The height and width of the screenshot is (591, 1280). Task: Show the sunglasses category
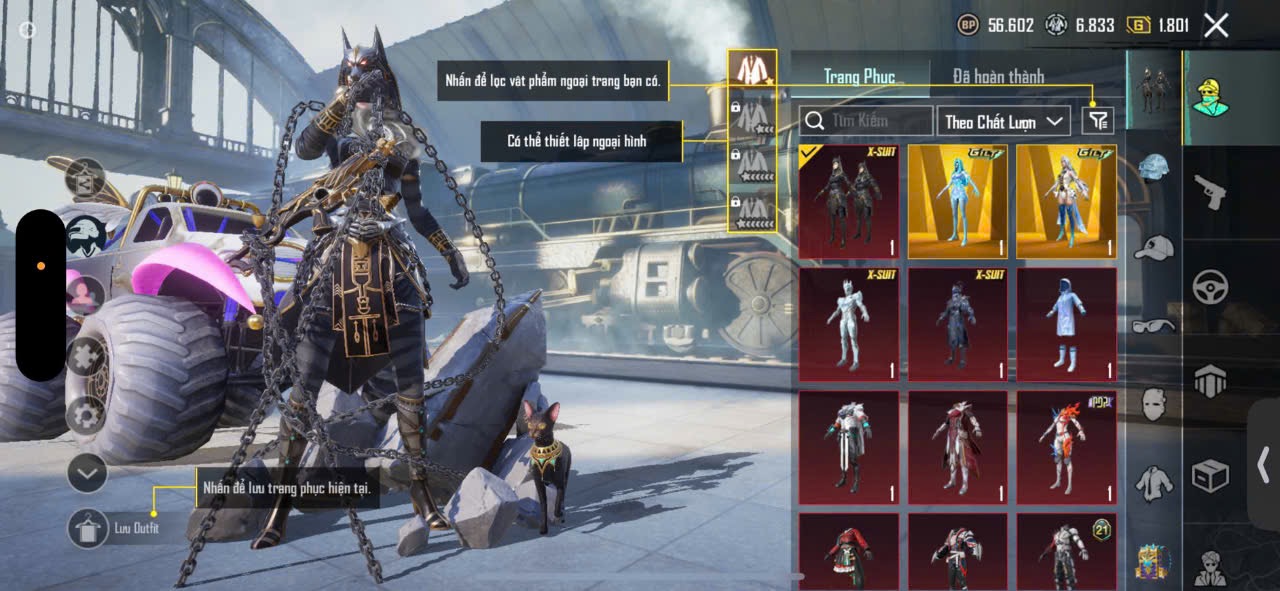[x=1155, y=325]
